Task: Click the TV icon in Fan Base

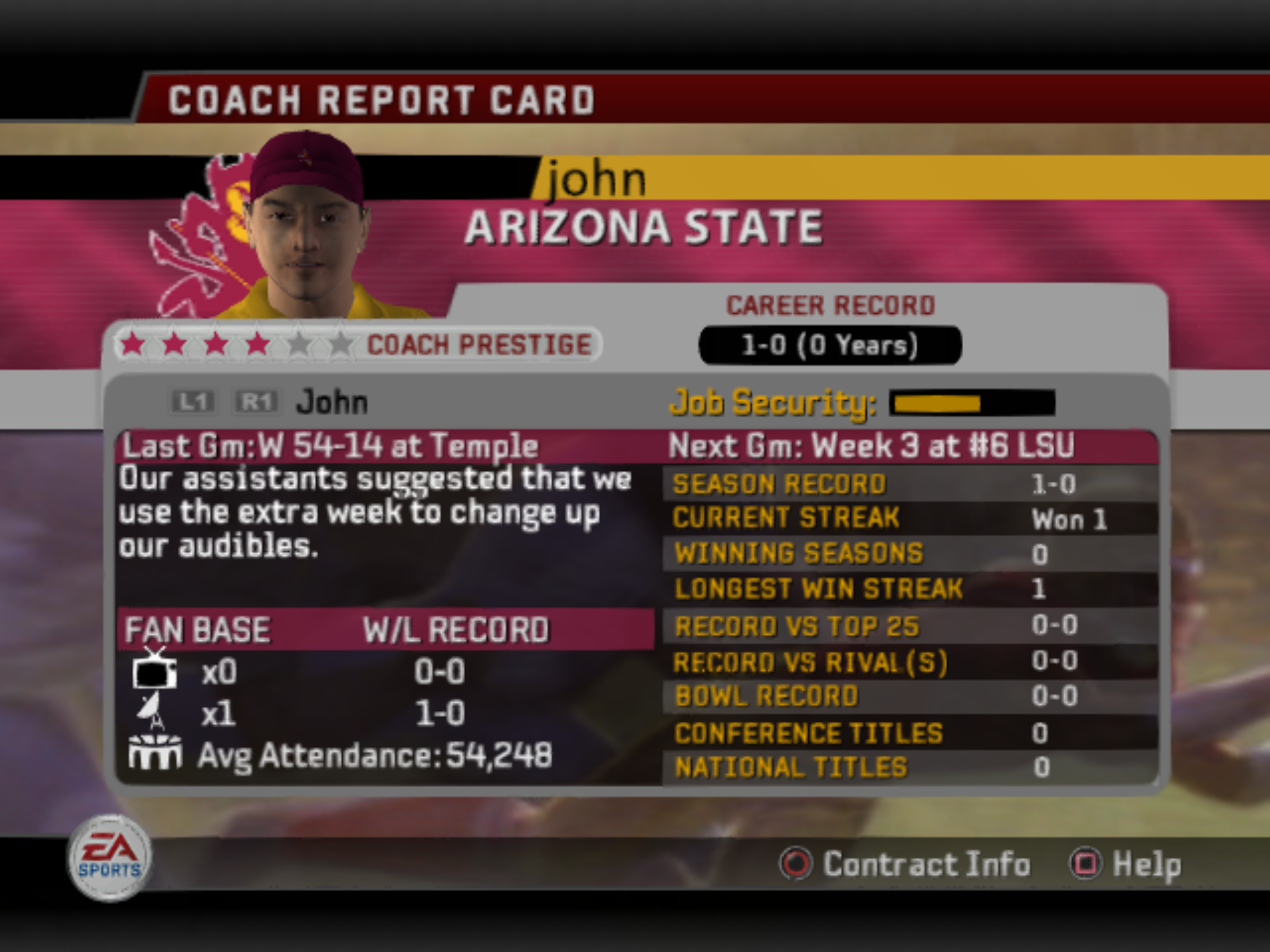Action: coord(156,672)
